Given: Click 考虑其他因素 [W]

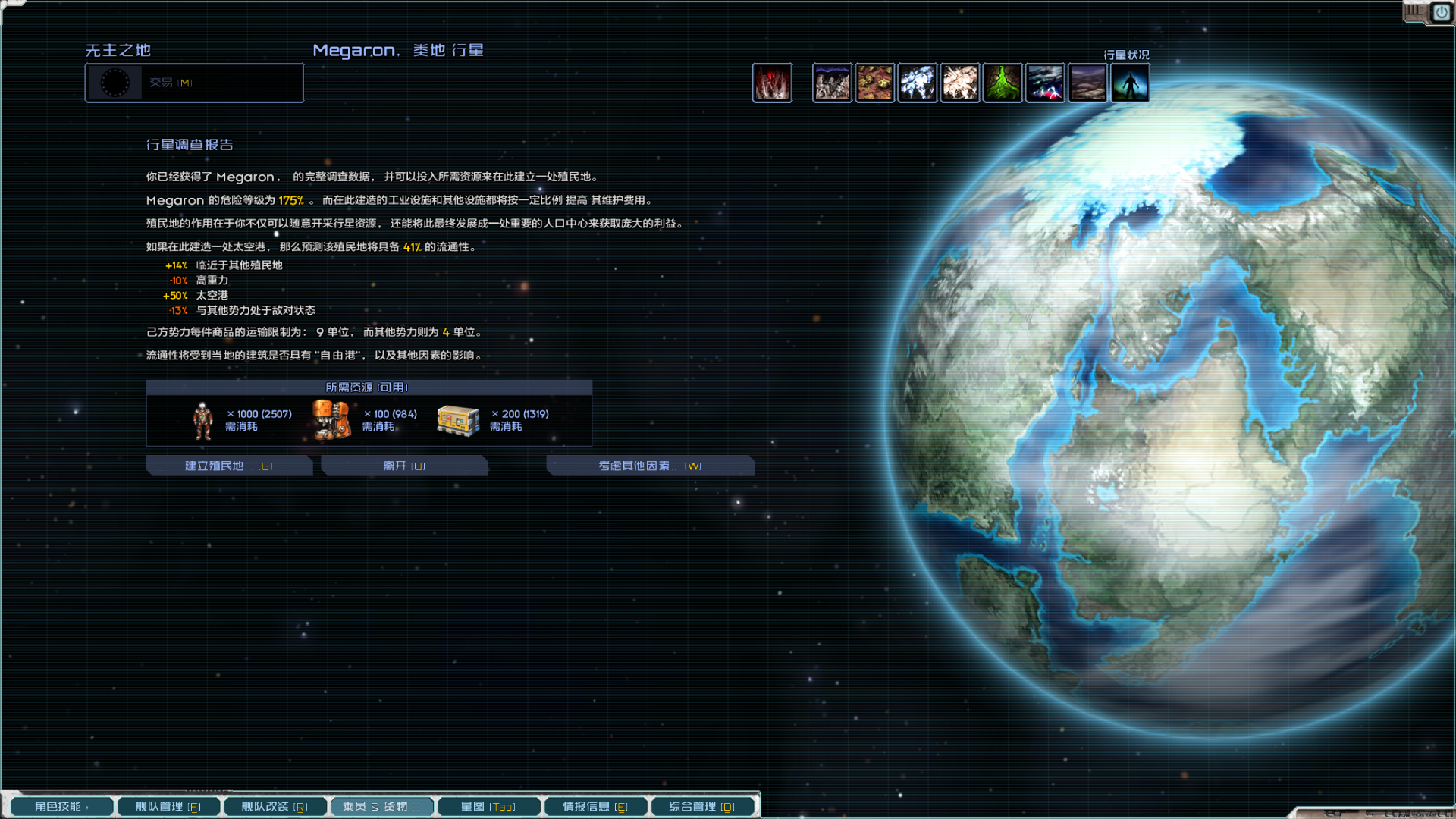Looking at the screenshot, I should coord(650,466).
